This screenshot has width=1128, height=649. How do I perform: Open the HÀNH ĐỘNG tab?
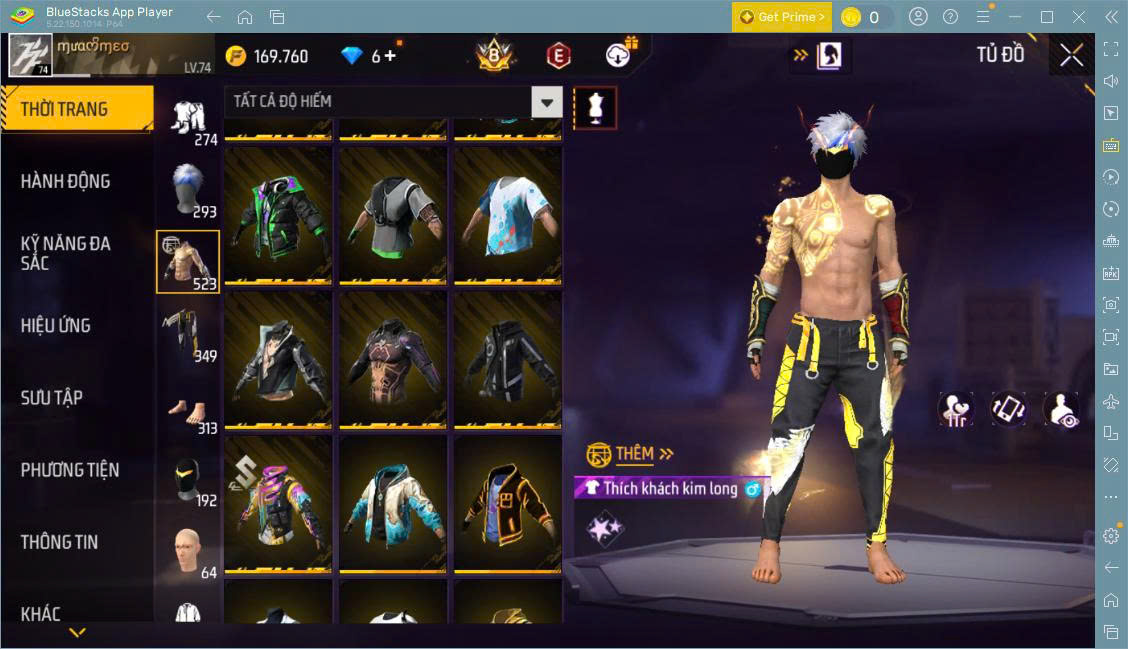coord(66,181)
